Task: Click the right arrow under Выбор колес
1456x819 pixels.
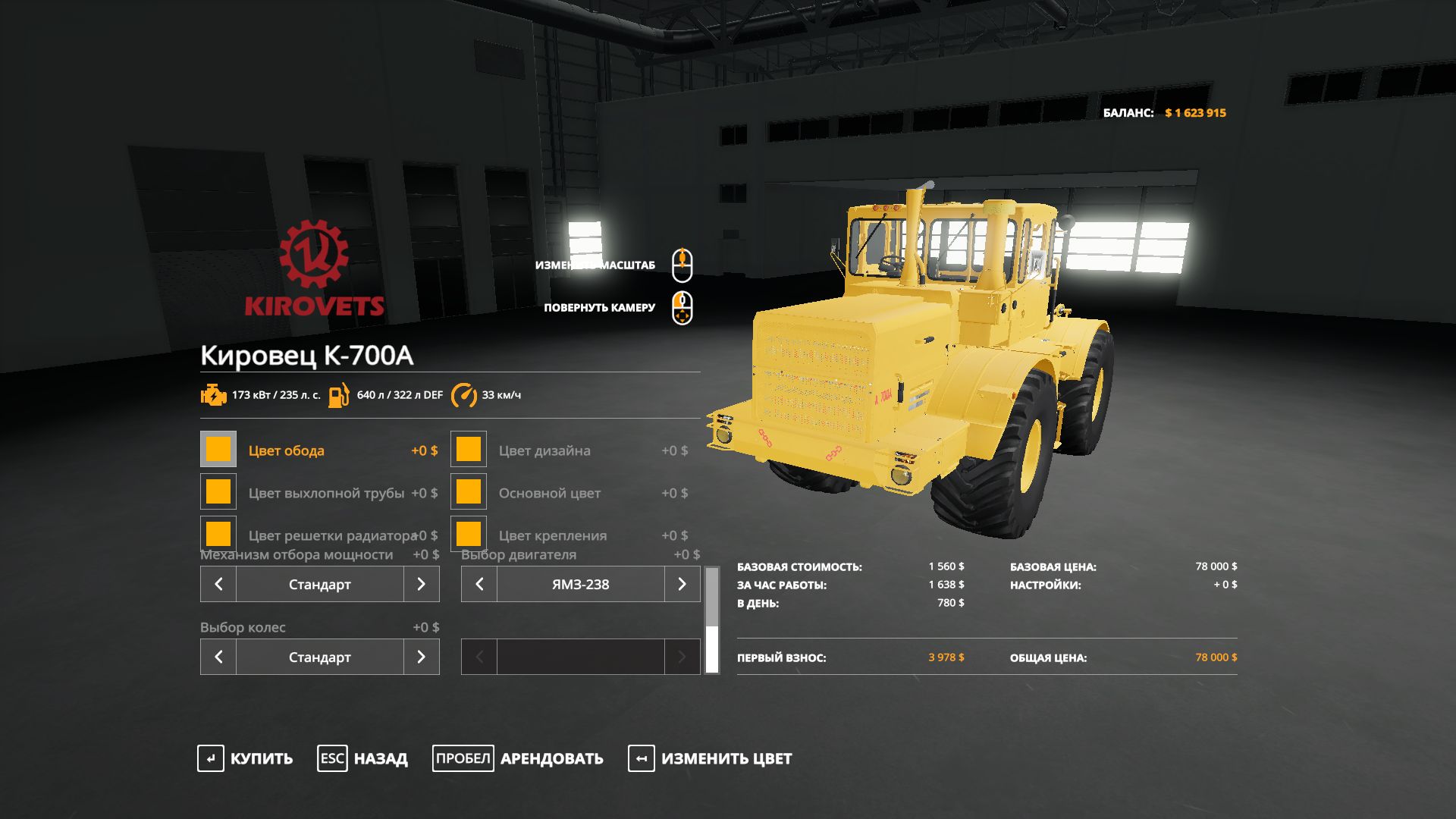Action: [x=422, y=657]
